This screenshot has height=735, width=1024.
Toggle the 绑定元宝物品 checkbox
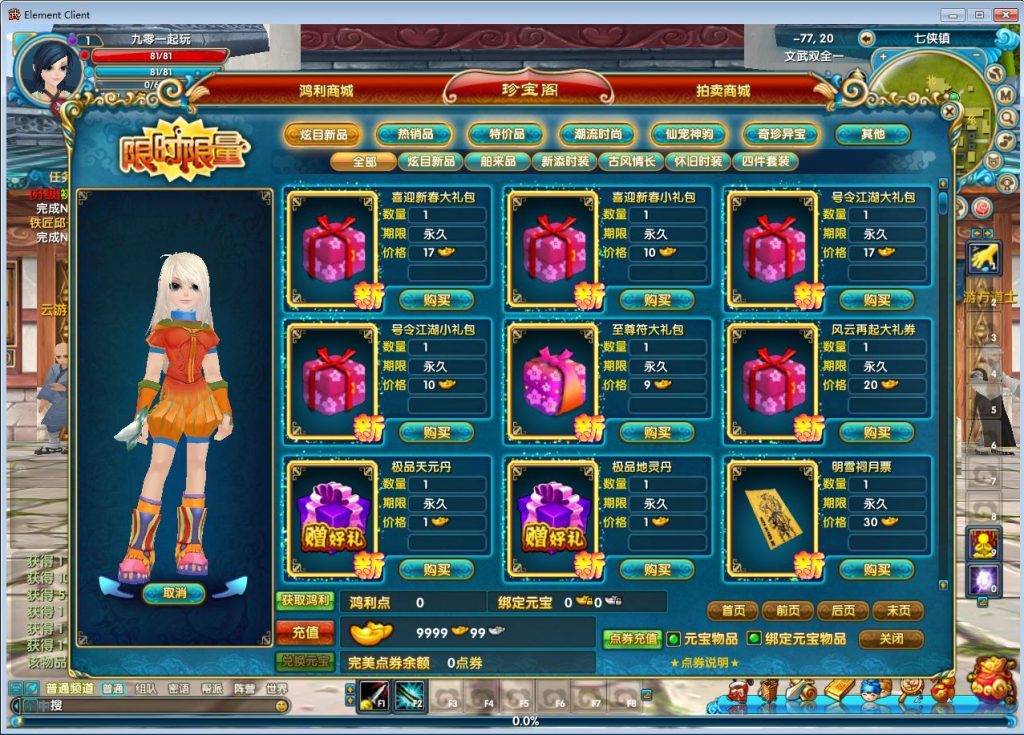click(x=755, y=639)
